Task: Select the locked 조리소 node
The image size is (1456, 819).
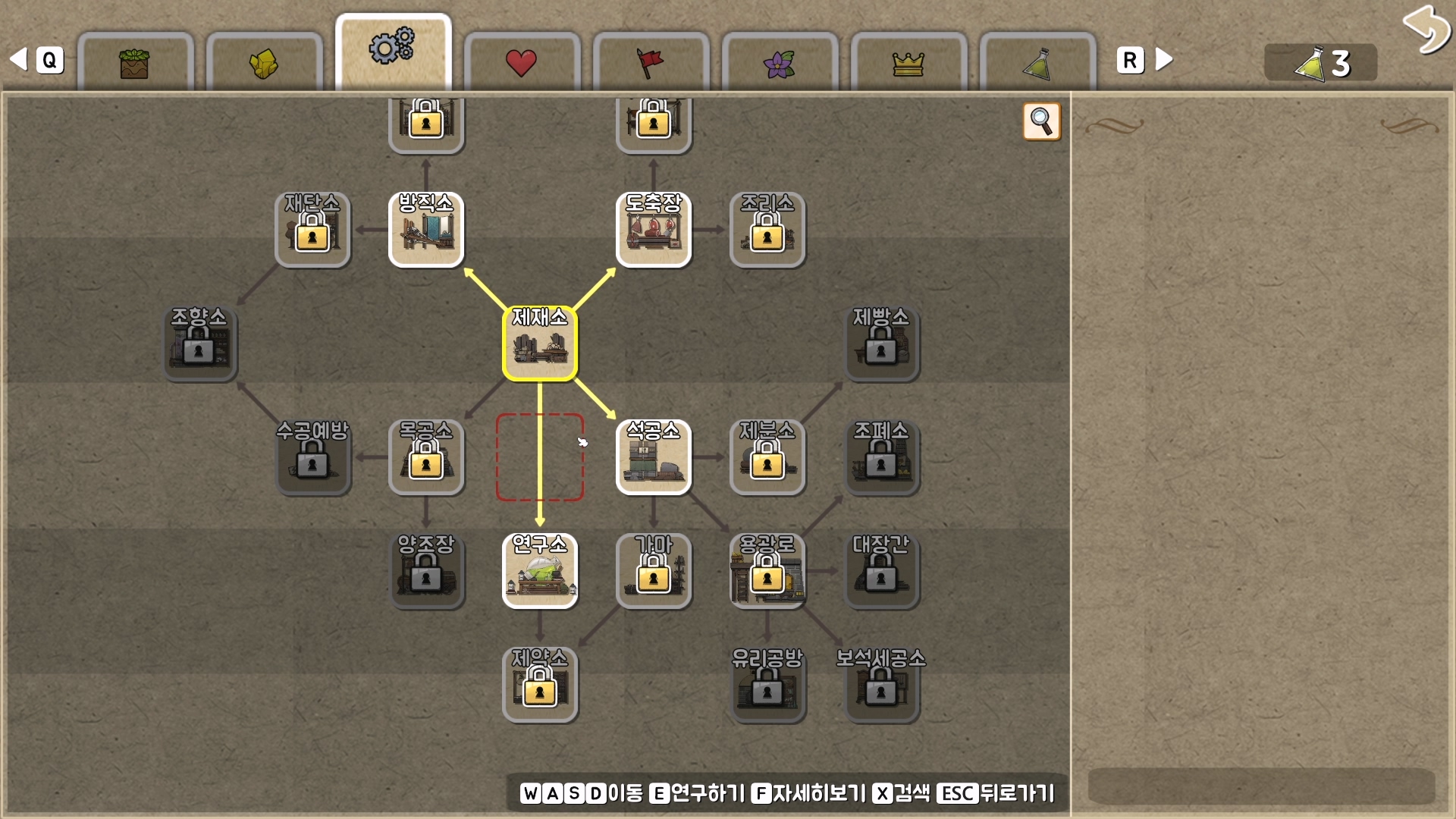Action: coord(767,230)
